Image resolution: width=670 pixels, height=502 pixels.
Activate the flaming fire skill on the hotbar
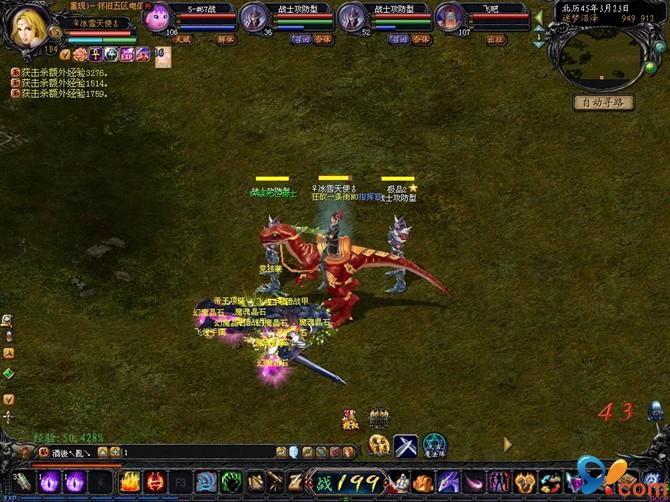pyautogui.click(x=130, y=482)
